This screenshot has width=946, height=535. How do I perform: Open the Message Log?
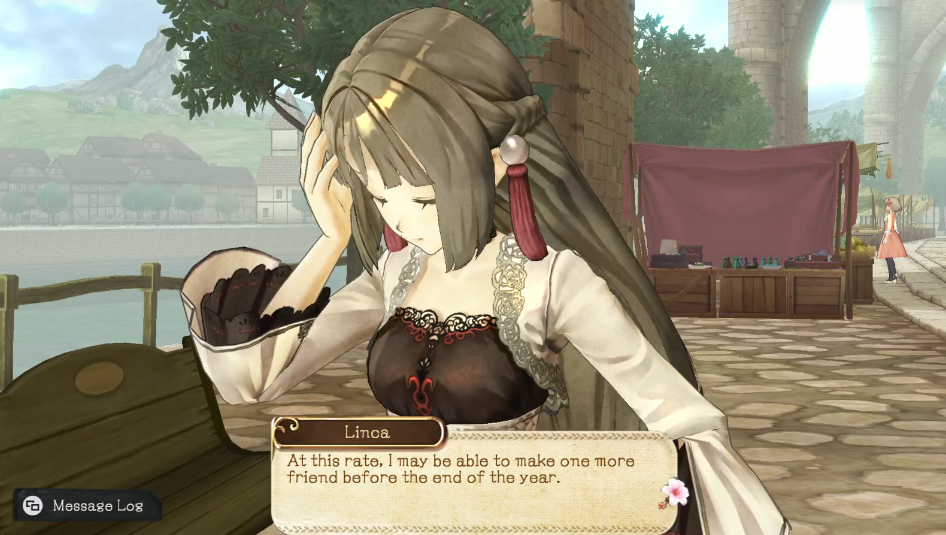pyautogui.click(x=85, y=506)
